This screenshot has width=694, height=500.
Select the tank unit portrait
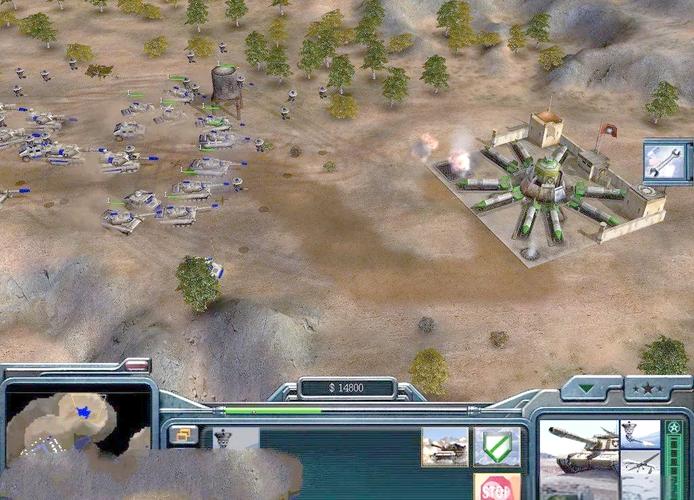(579, 446)
